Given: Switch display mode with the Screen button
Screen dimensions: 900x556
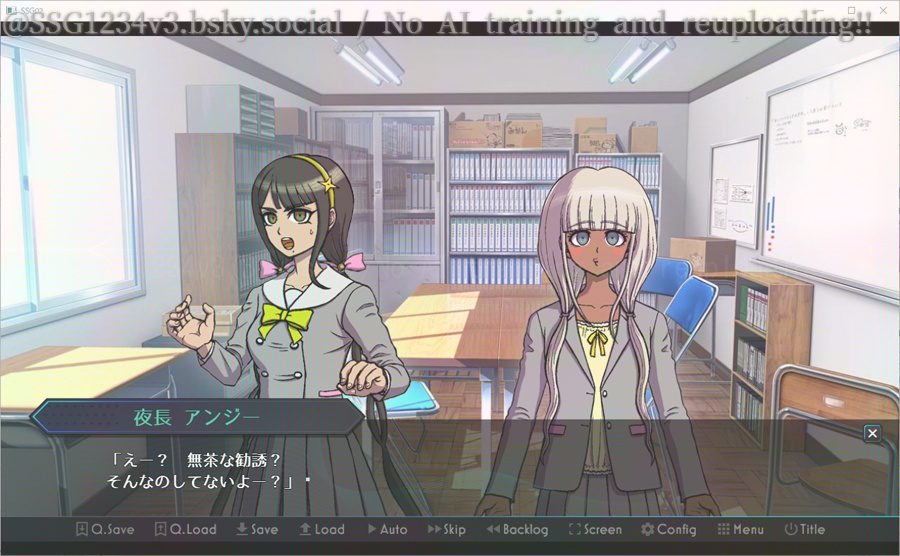Looking at the screenshot, I should (595, 530).
